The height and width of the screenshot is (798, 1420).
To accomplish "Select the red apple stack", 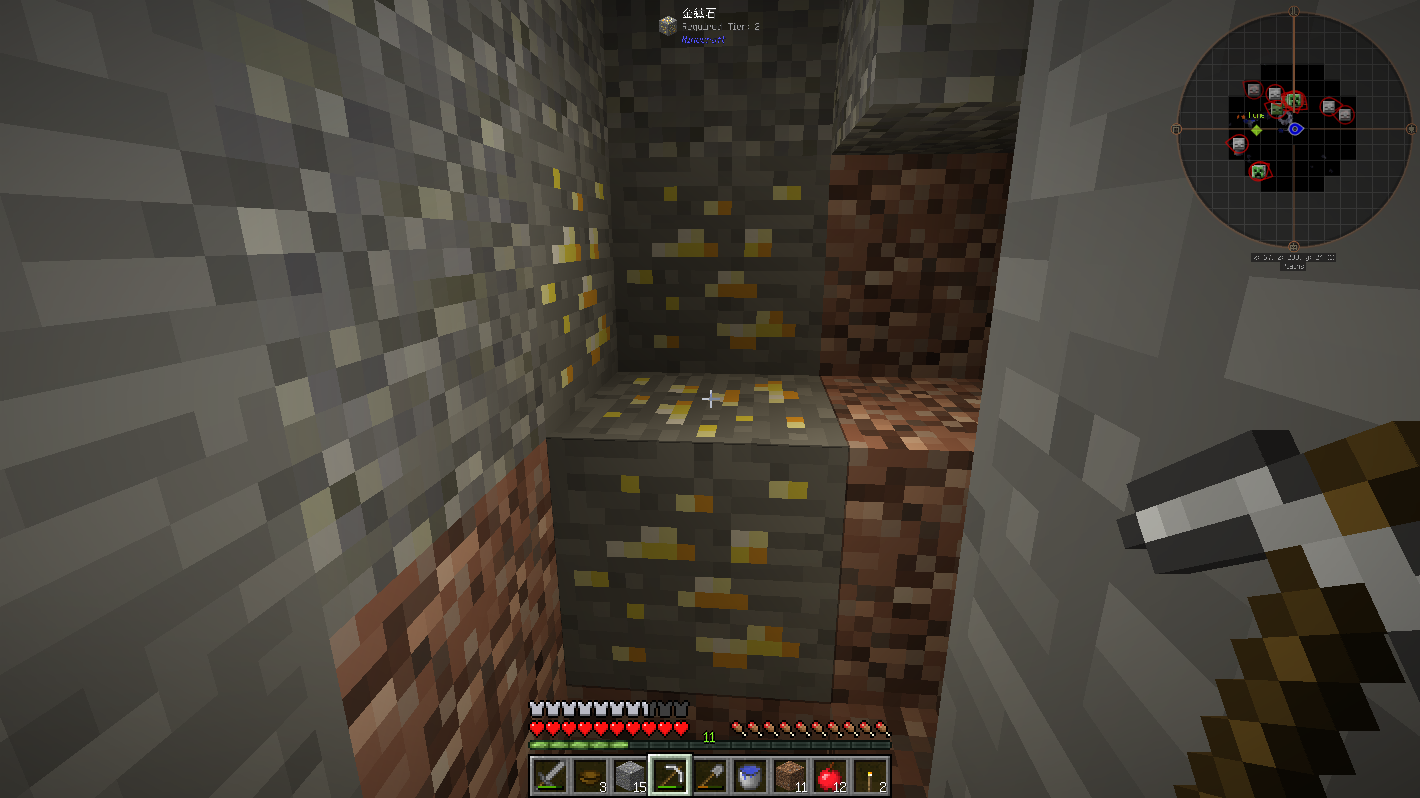I will [x=829, y=775].
